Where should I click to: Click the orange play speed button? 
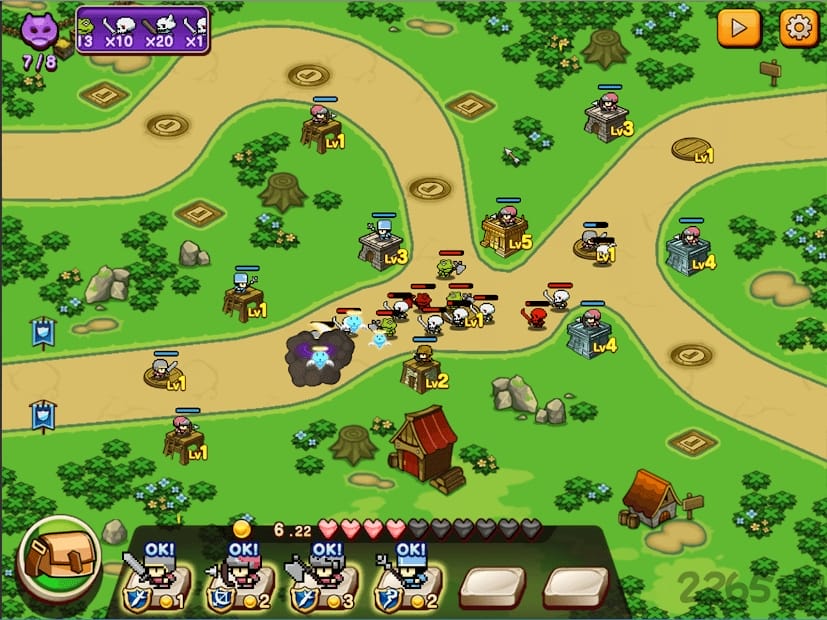tap(739, 27)
